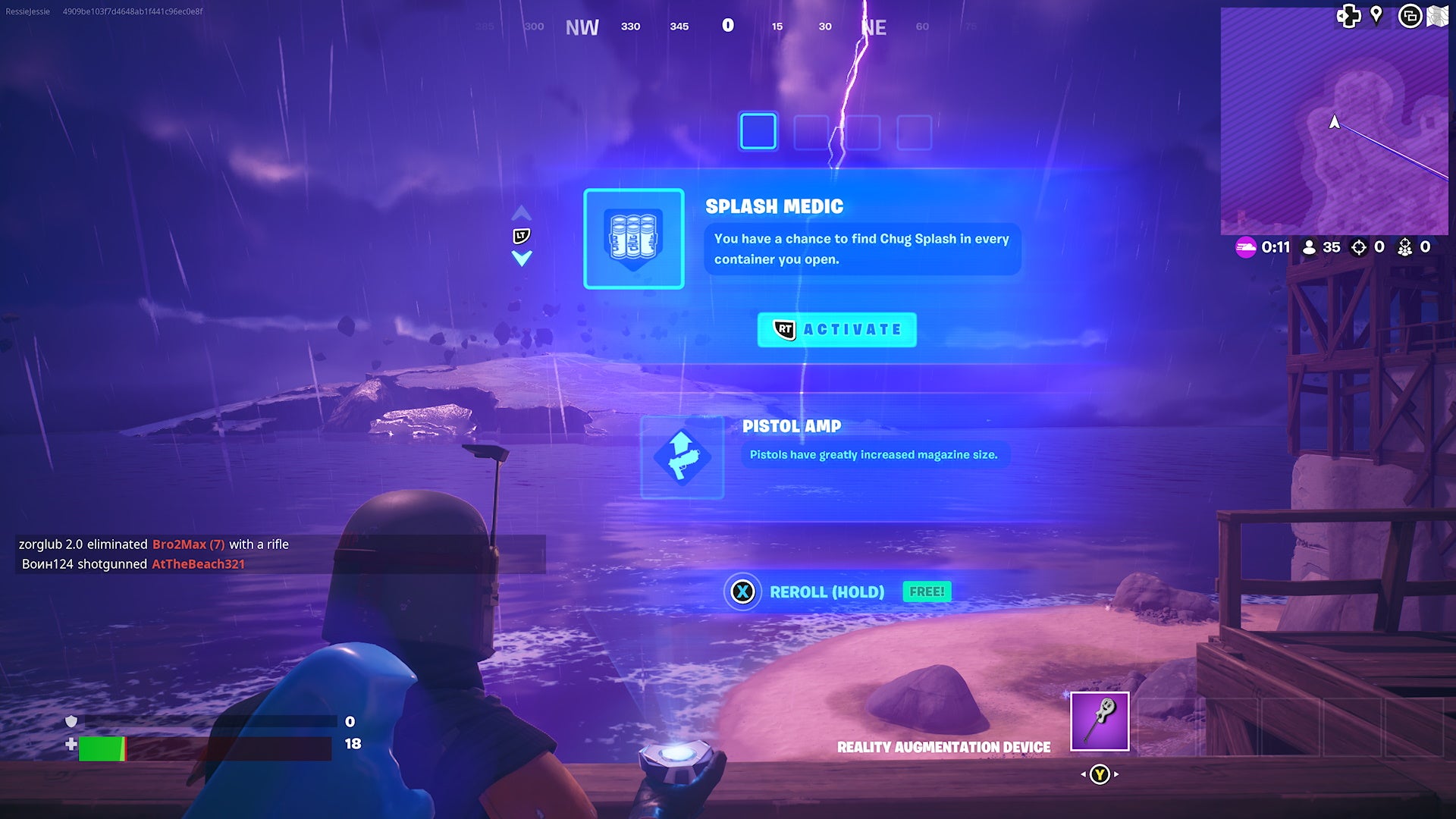Select the Splash Medic chug cans icon

[634, 240]
